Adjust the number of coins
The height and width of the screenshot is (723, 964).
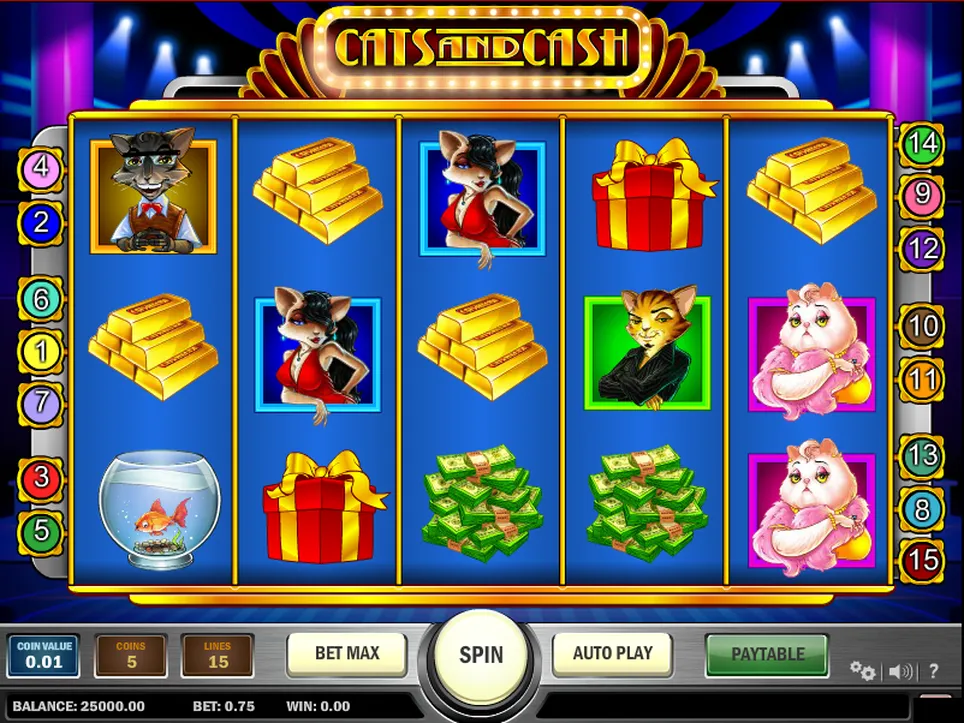(131, 655)
